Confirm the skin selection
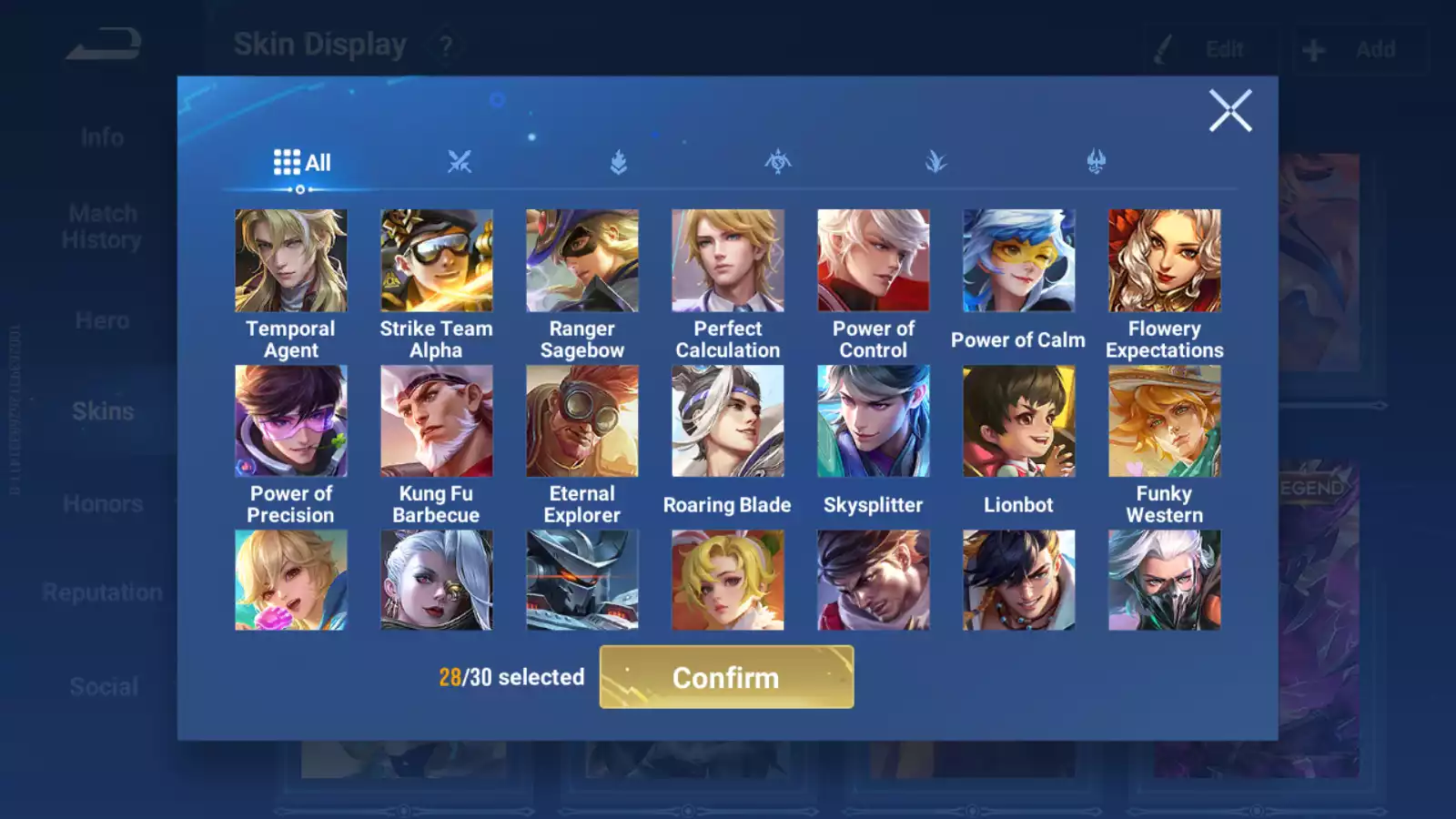Viewport: 1456px width, 819px height. click(x=726, y=677)
